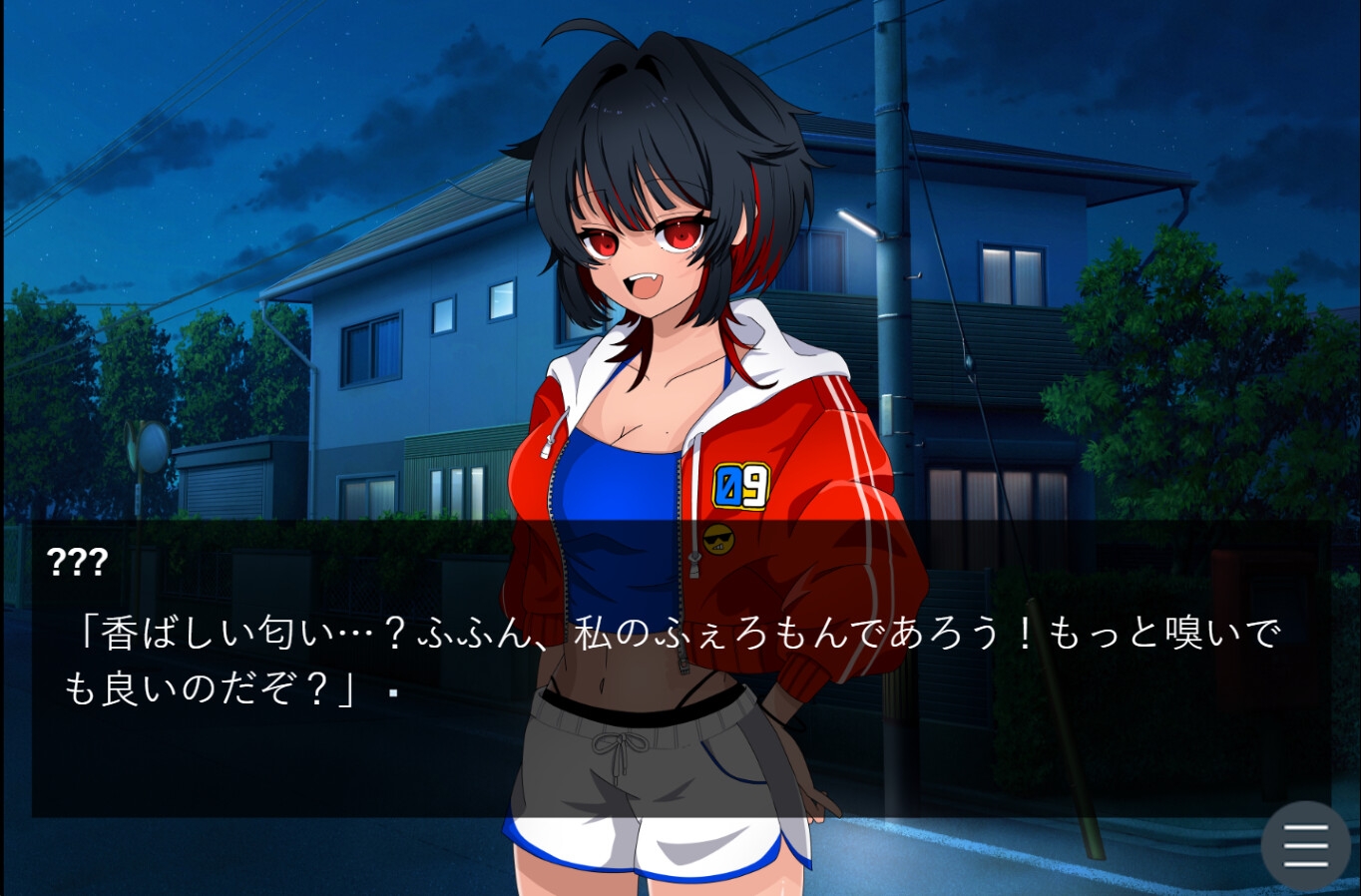Click the nameplate area above the dialogue

[x=71, y=564]
